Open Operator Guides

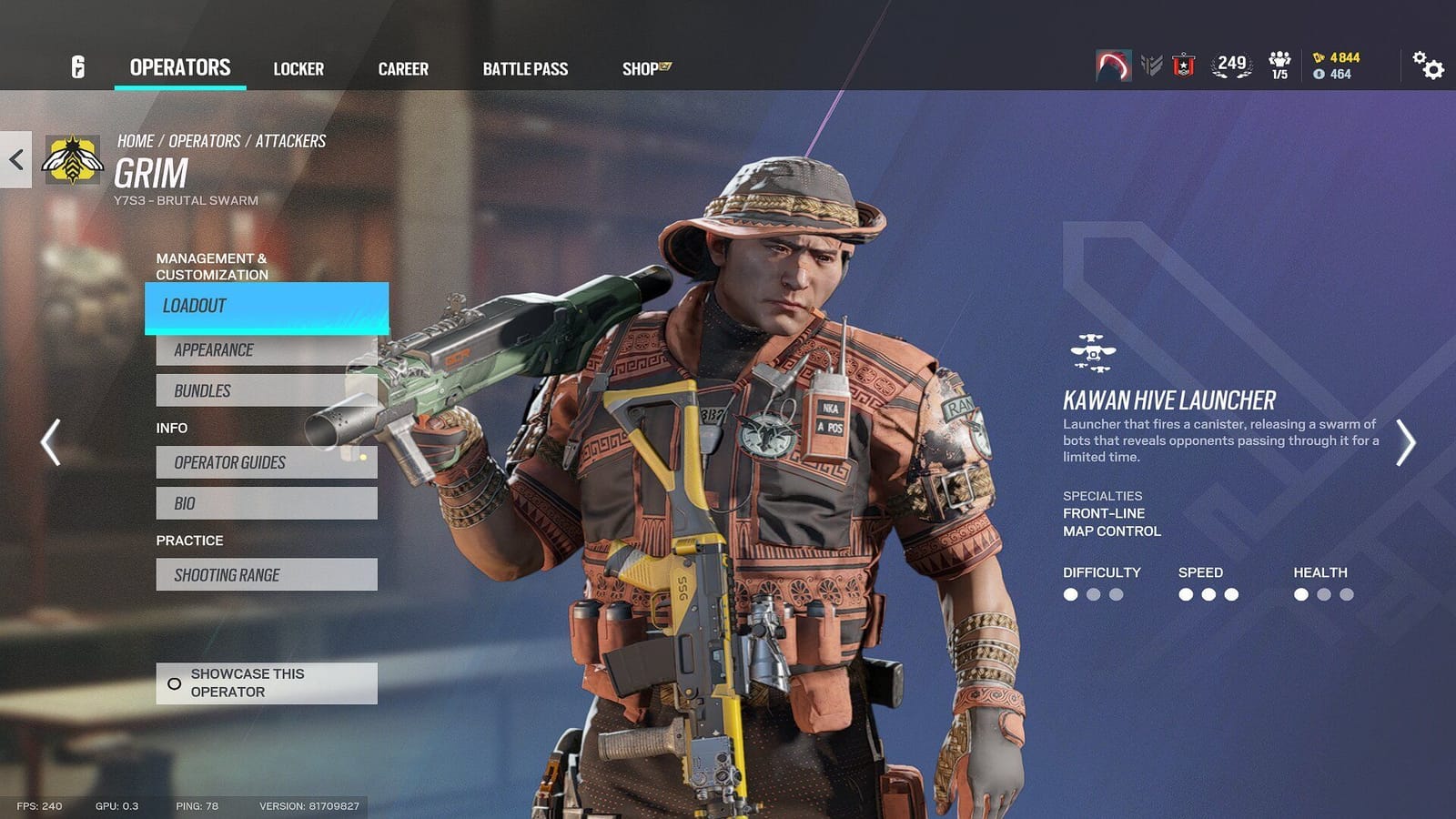tap(266, 462)
